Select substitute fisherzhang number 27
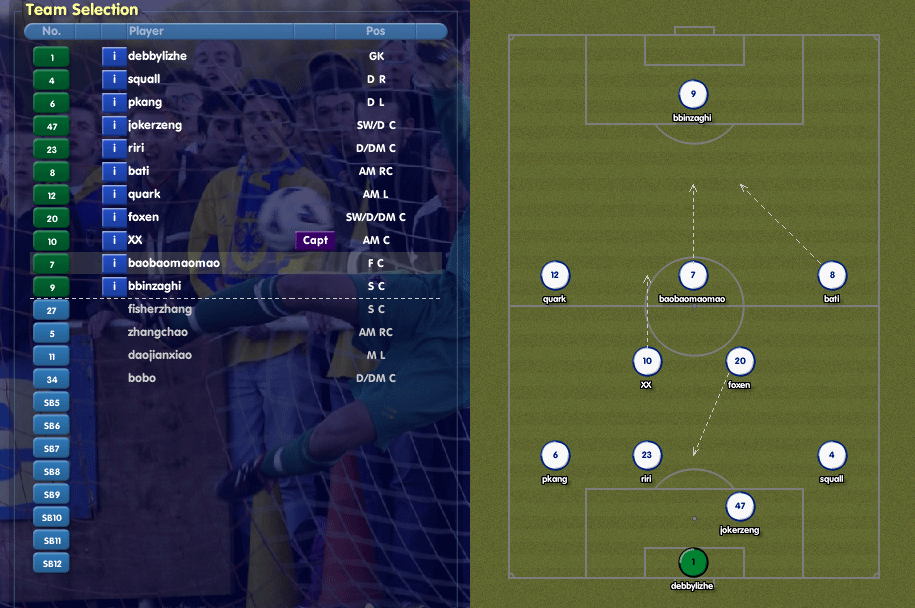 (x=51, y=310)
